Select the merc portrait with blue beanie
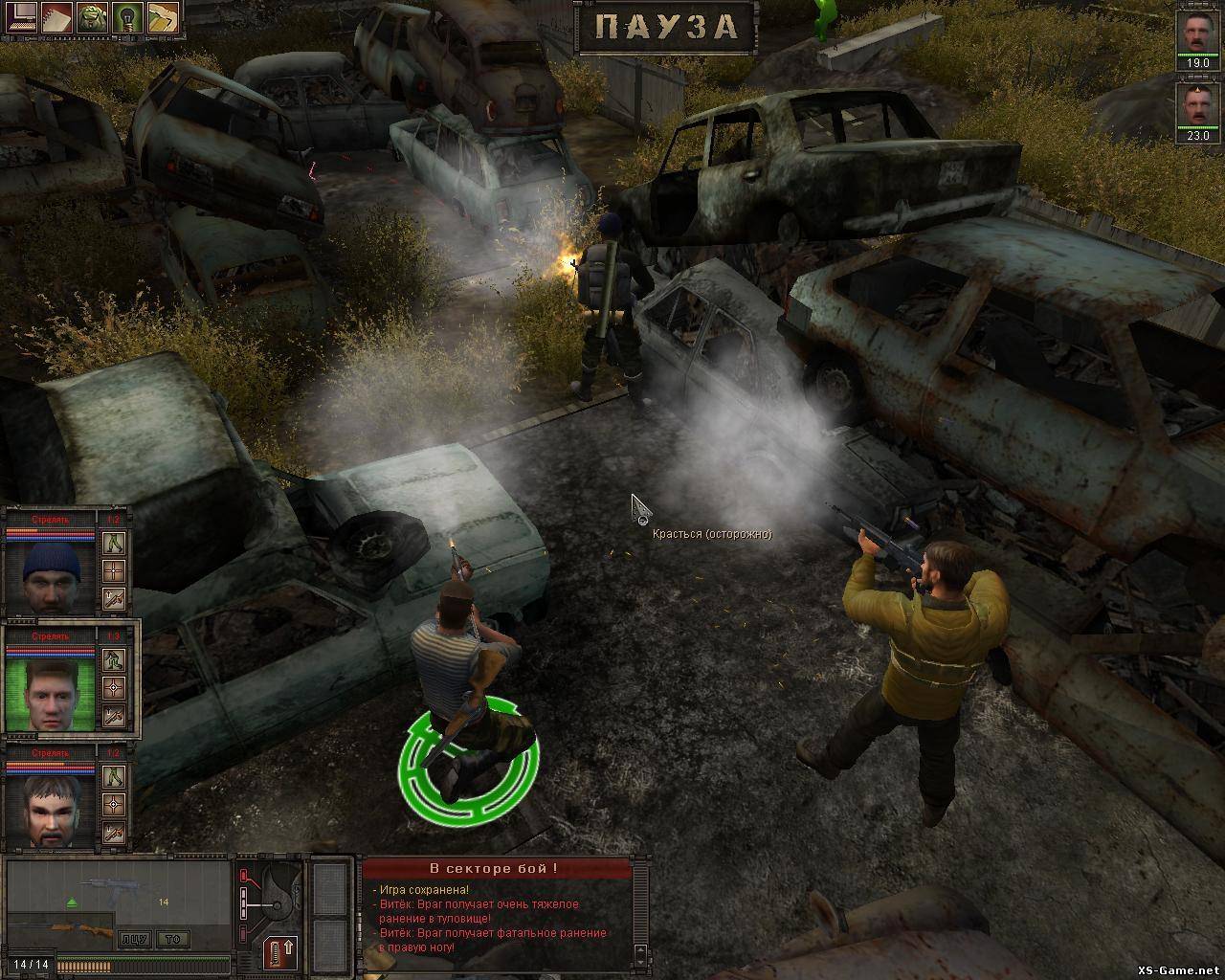Viewport: 1225px width, 980px height. click(50, 576)
